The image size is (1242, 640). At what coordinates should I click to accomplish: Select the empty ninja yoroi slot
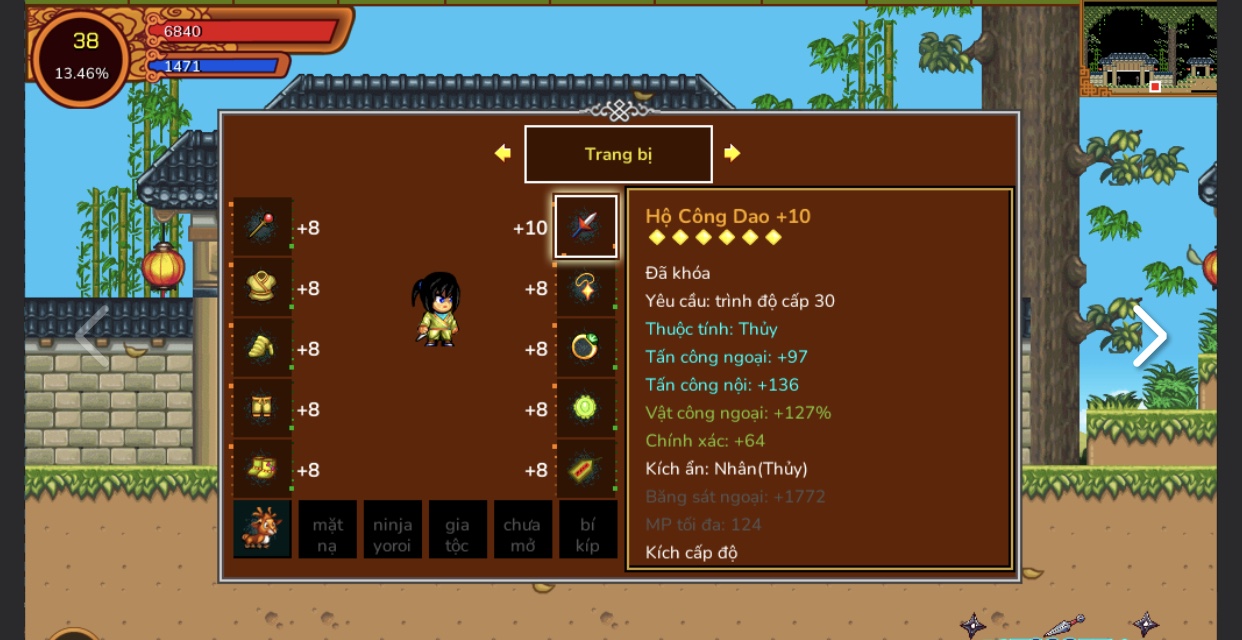click(392, 529)
